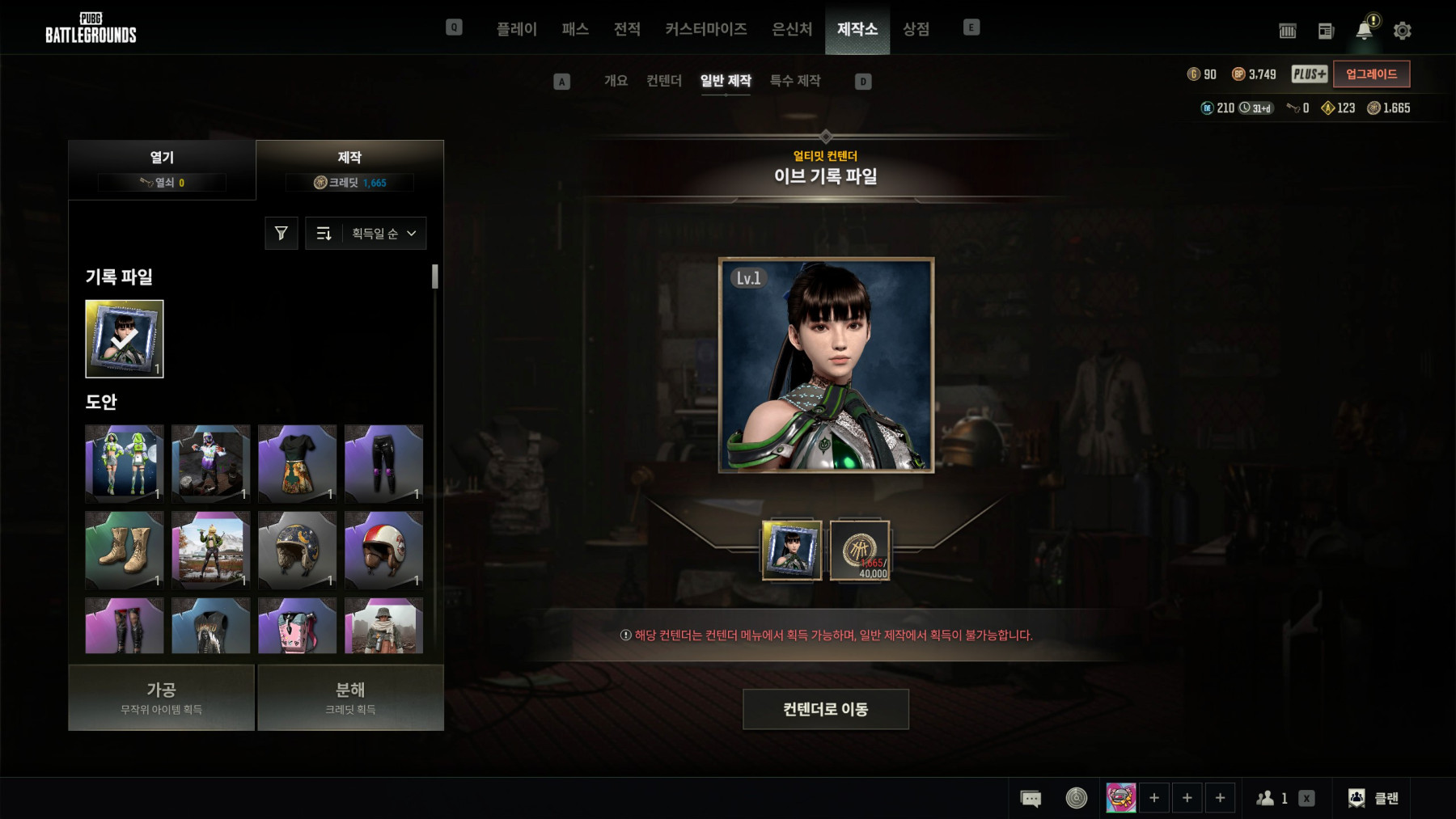Click the 업그레이드 upgrade button
This screenshot has height=819, width=1456.
click(1371, 74)
